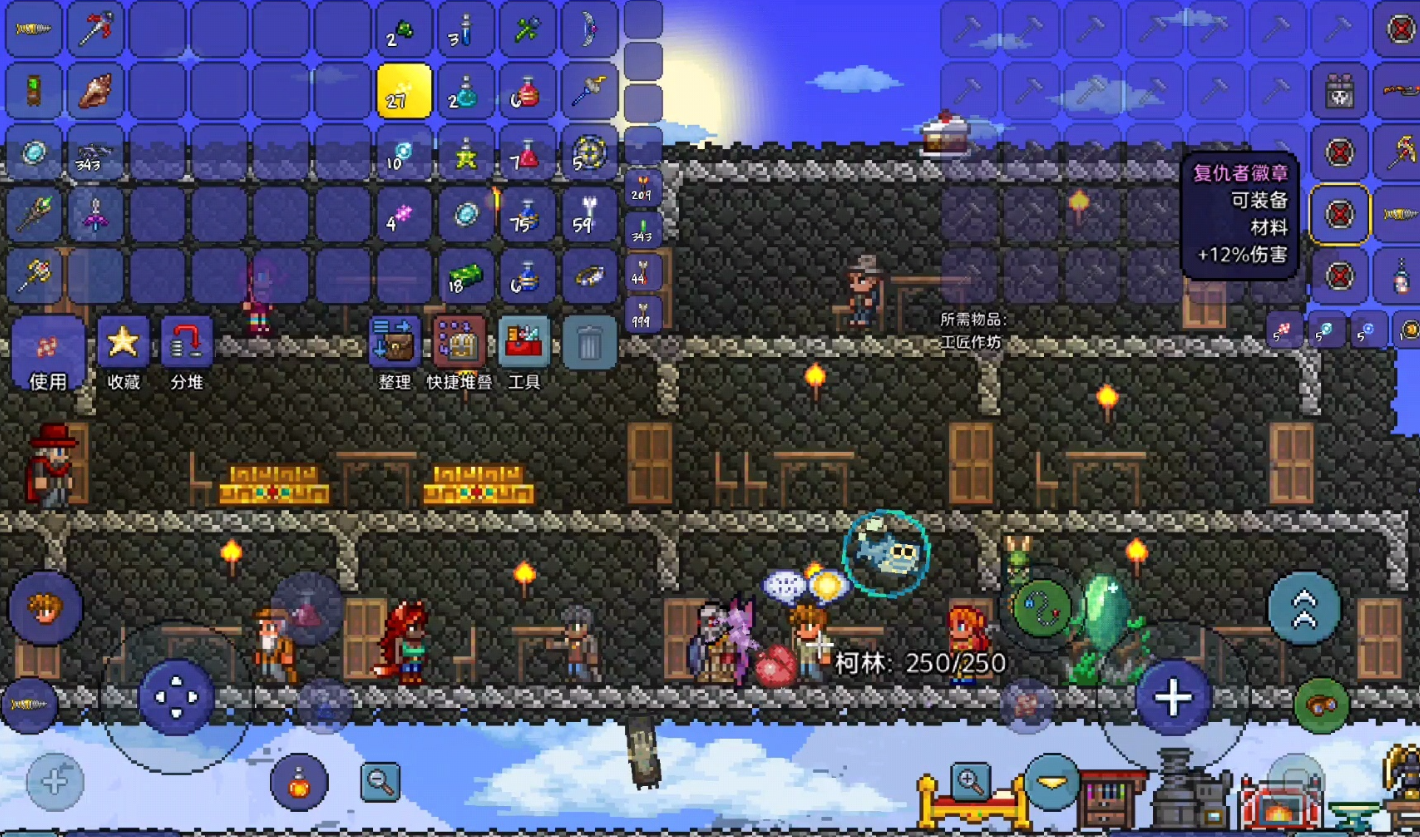The height and width of the screenshot is (837, 1420).
Task: Tap the jump button with double up arrows
Action: 1304,609
